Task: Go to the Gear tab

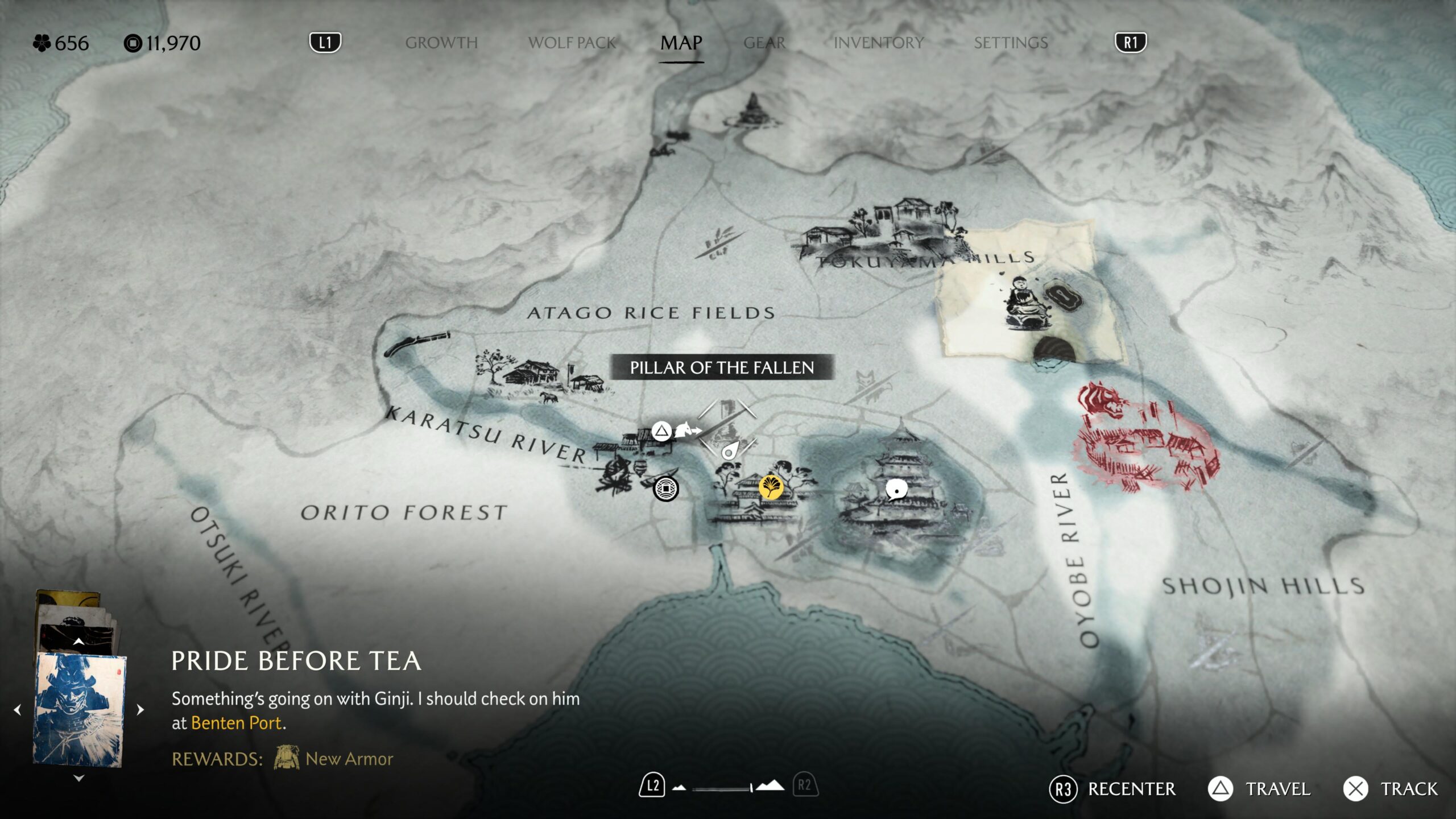Action: tap(764, 43)
